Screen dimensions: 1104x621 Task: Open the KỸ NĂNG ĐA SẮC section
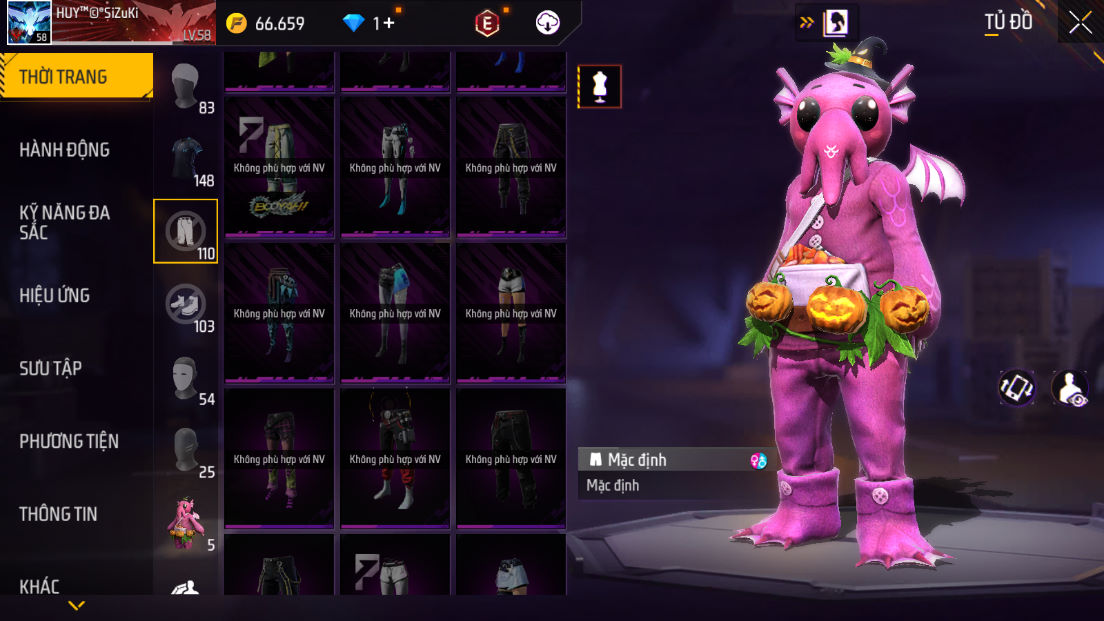tap(64, 222)
